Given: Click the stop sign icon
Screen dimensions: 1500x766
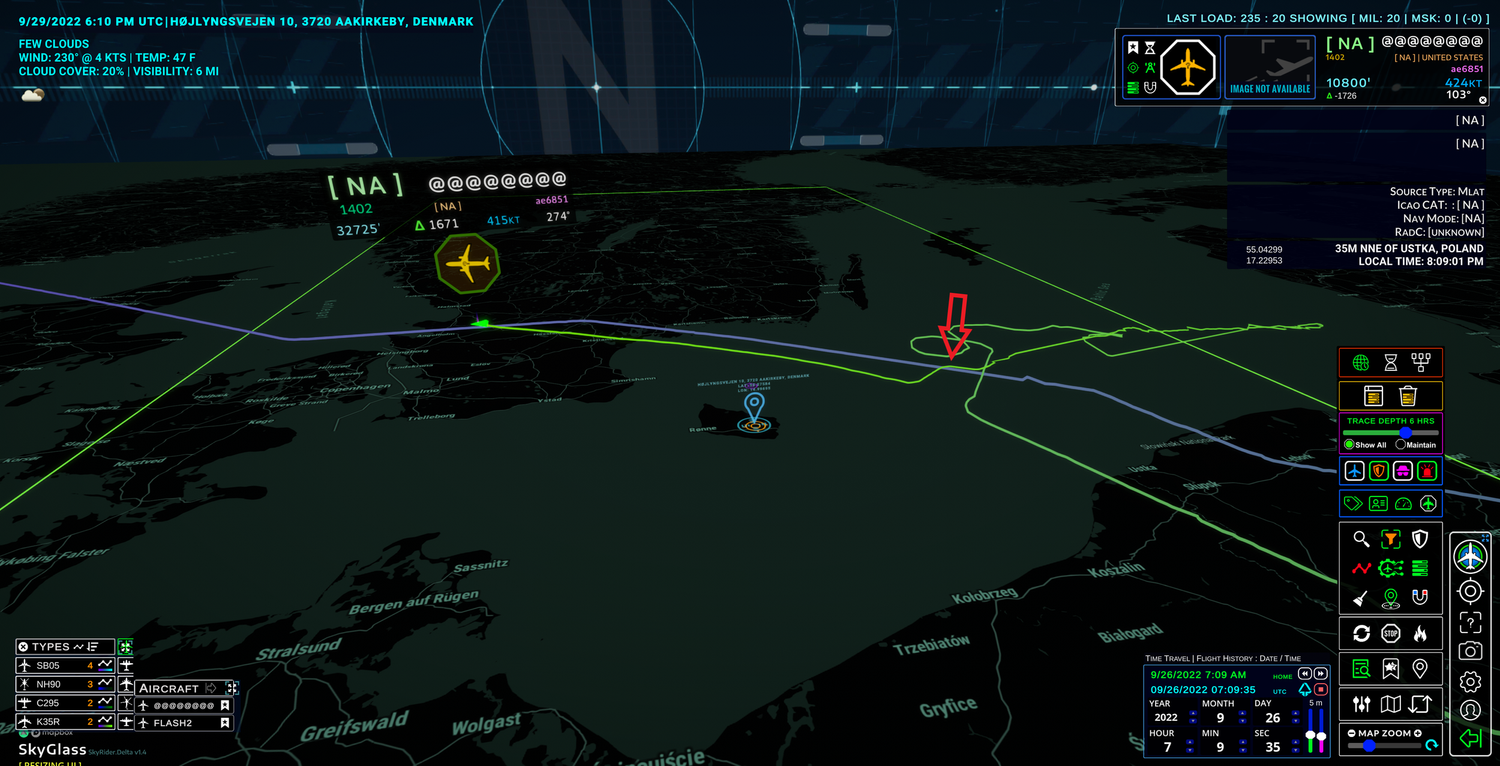Looking at the screenshot, I should pyautogui.click(x=1390, y=633).
